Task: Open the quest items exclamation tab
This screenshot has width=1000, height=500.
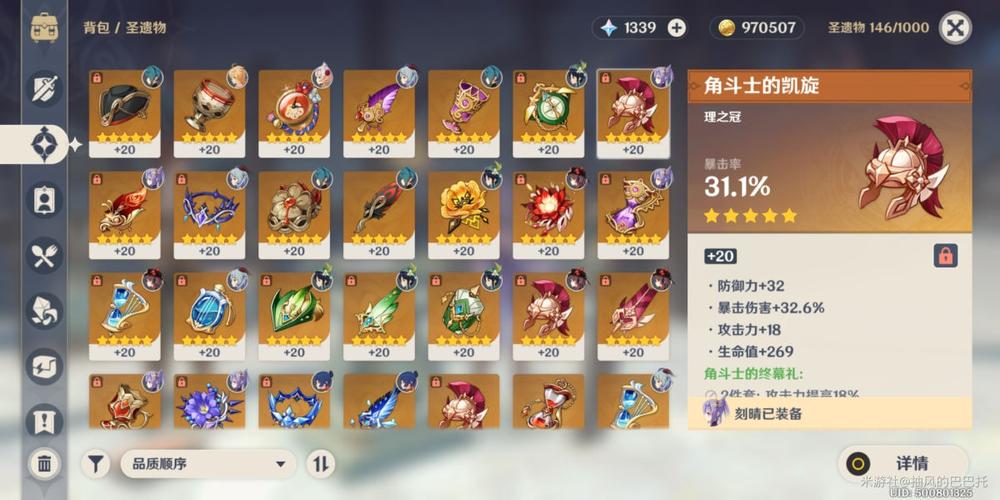Action: (44, 420)
